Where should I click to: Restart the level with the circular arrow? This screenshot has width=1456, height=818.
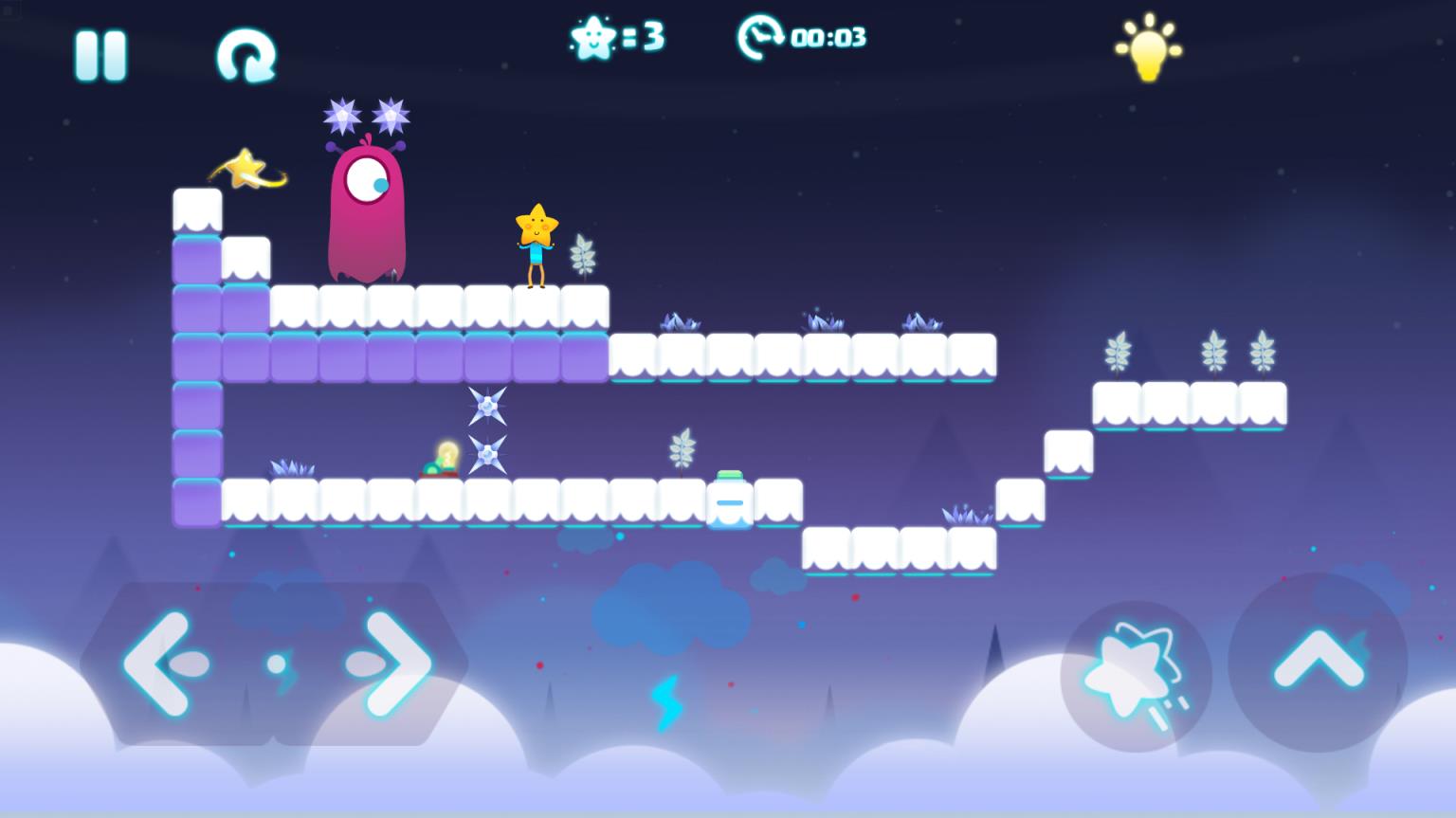246,55
